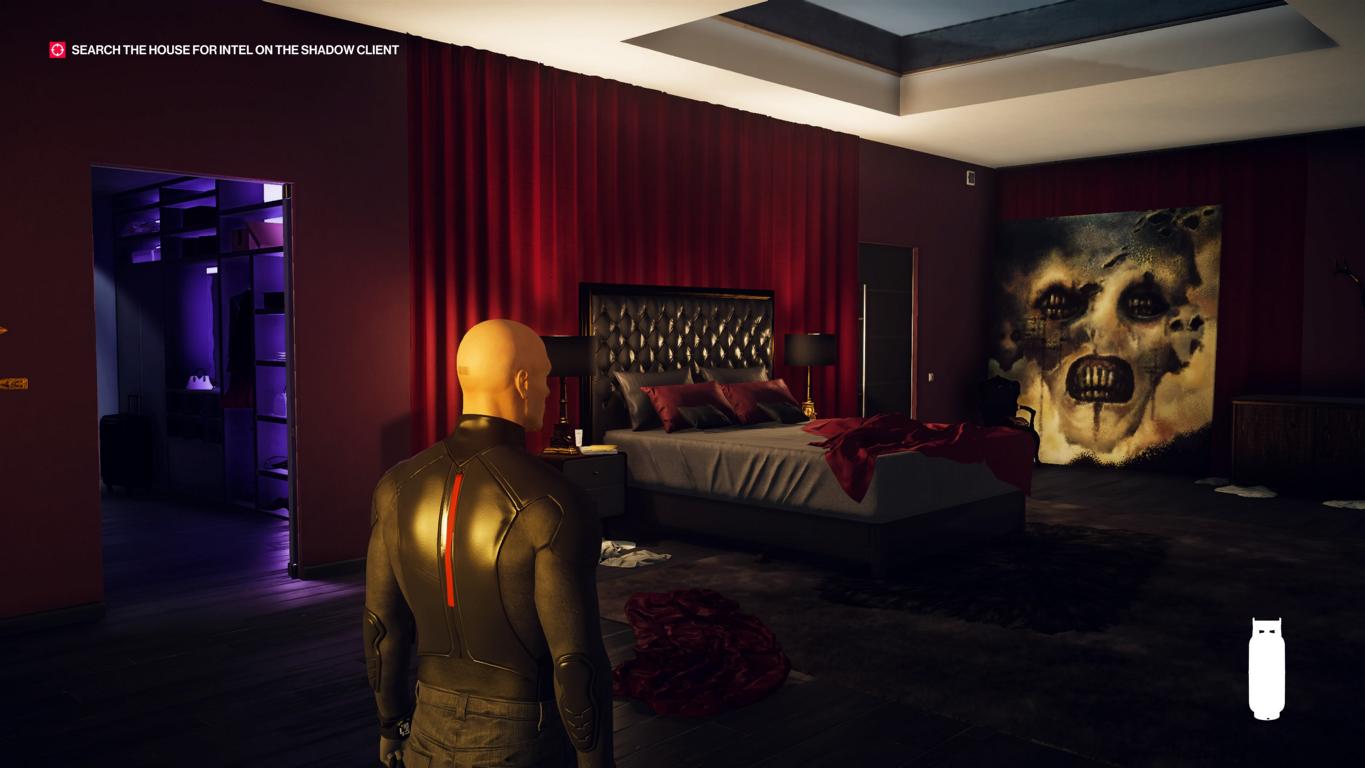Click the red objective target icon
The image size is (1365, 768).
(x=58, y=50)
